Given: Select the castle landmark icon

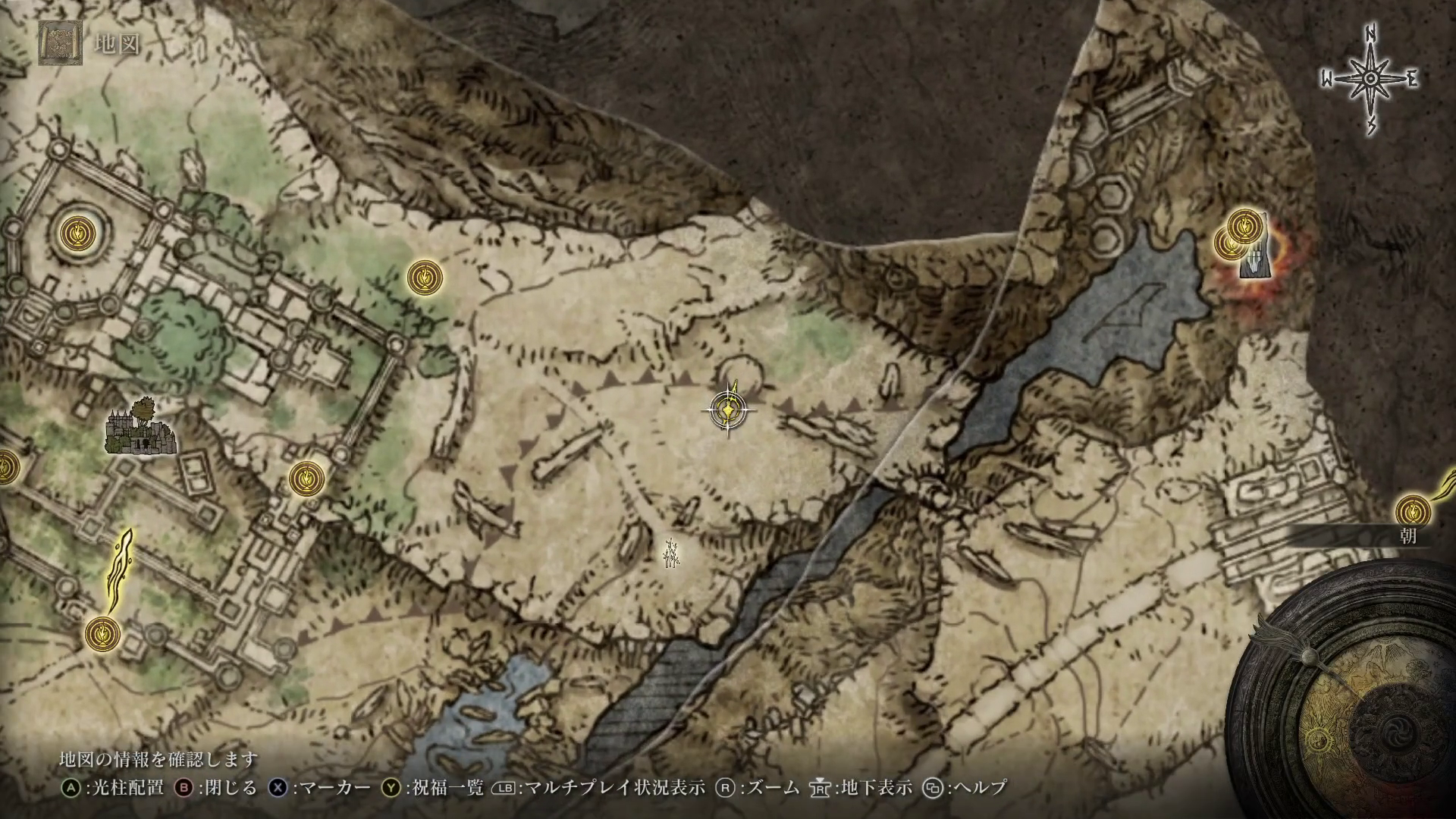Looking at the screenshot, I should [141, 428].
